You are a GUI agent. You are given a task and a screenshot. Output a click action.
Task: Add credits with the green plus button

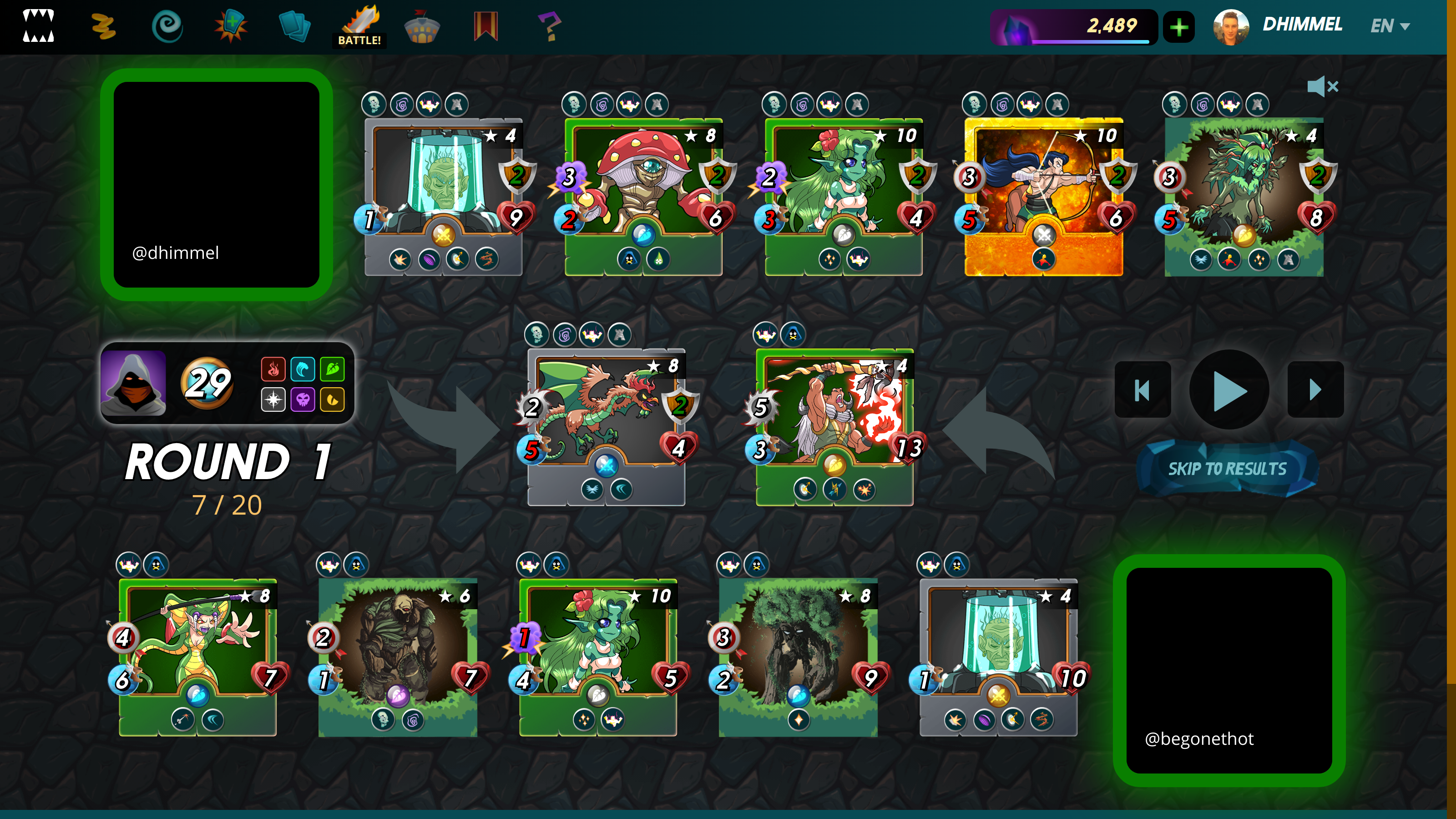[x=1179, y=26]
